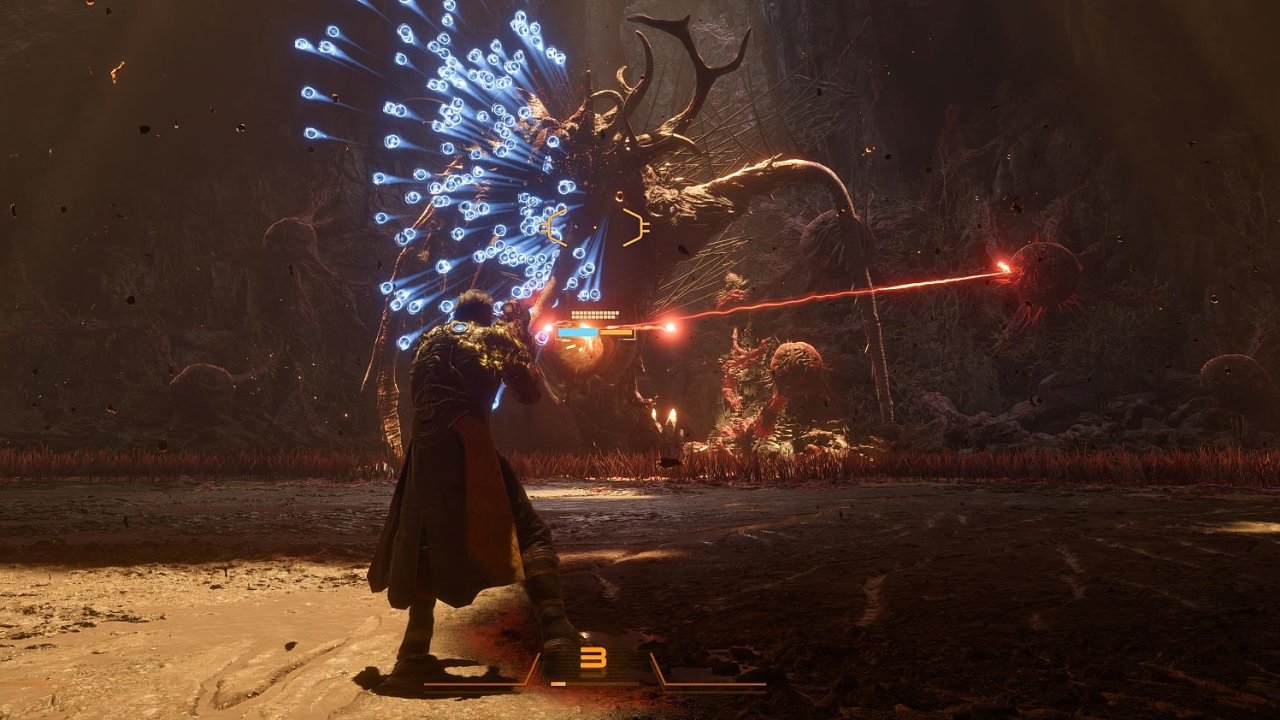Click the orange ammo count '3' indicator
The height and width of the screenshot is (720, 1280).
pyautogui.click(x=592, y=657)
